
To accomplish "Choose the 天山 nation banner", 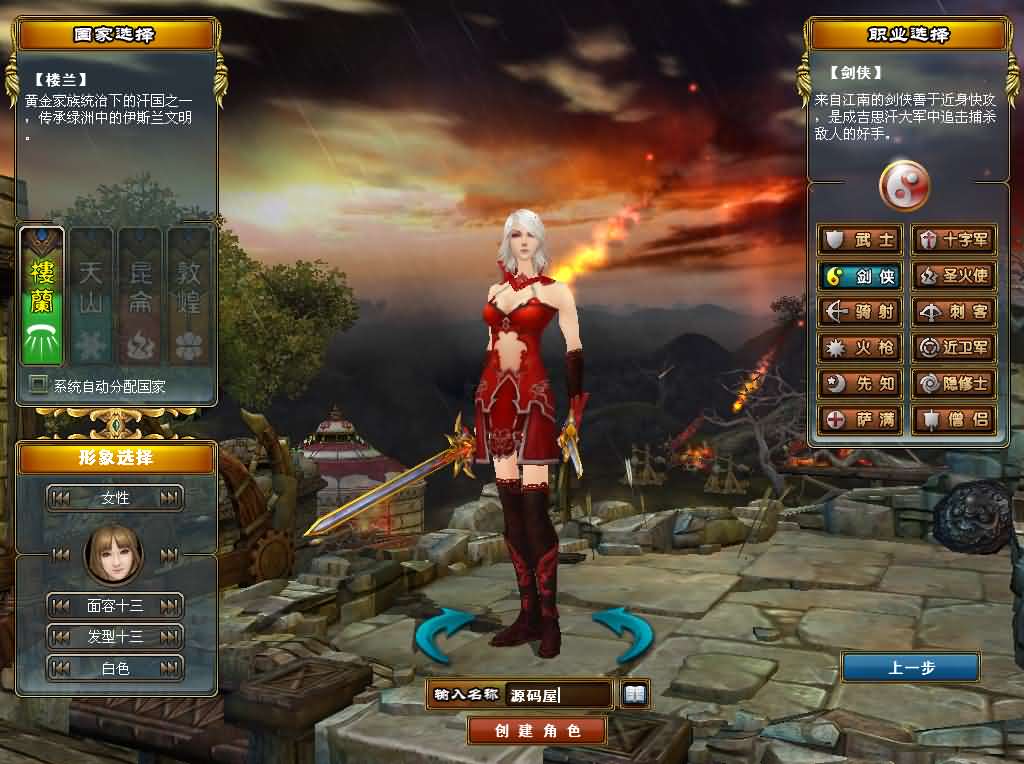I will (x=91, y=296).
